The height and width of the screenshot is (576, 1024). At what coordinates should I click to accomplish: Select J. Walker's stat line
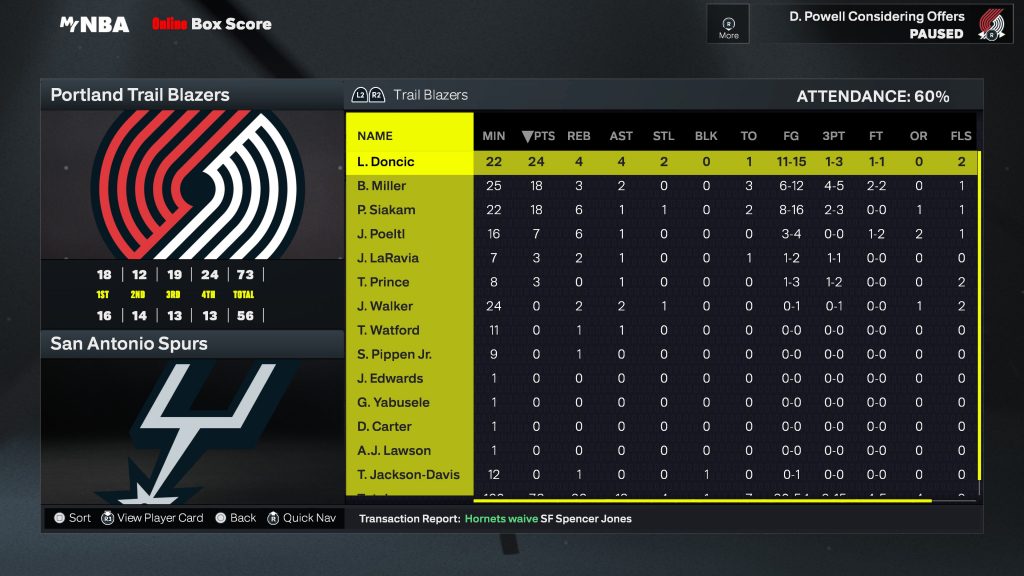385,306
